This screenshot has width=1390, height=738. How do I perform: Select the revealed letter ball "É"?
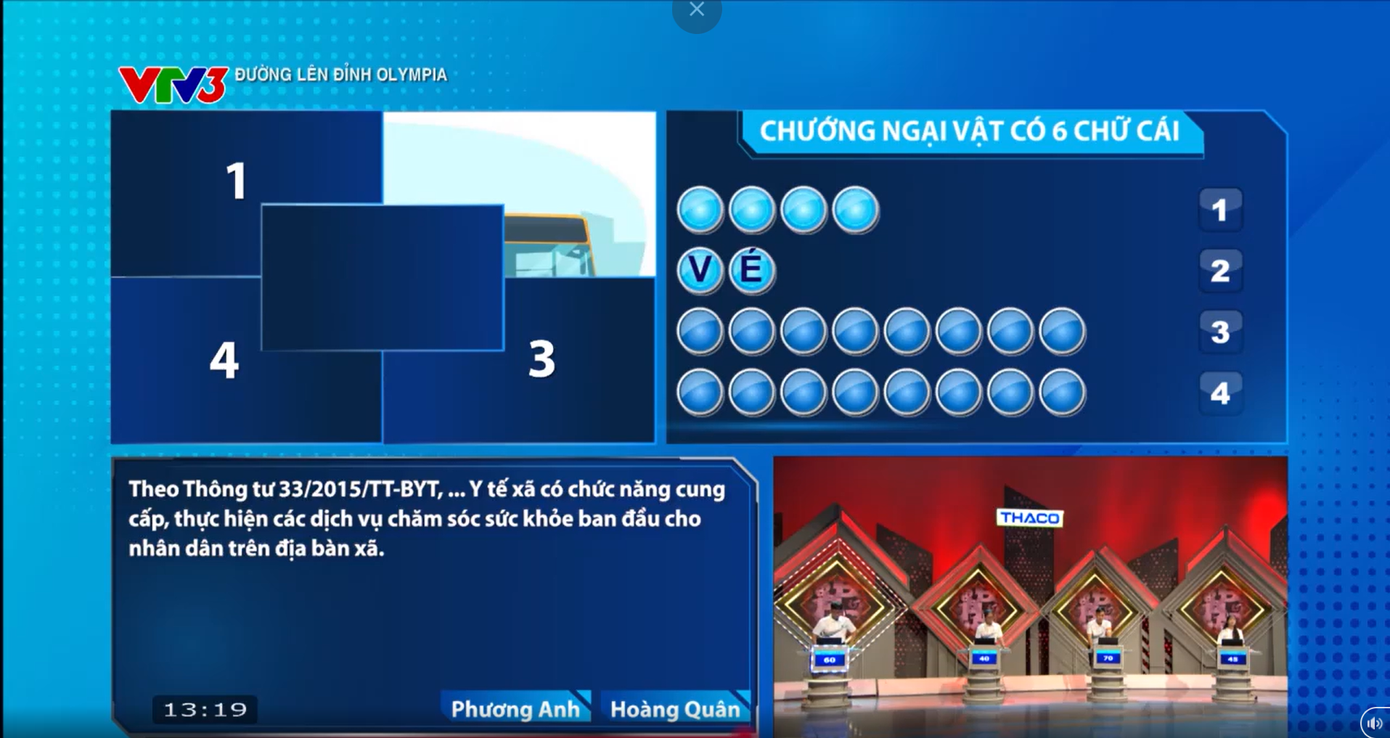(x=751, y=270)
